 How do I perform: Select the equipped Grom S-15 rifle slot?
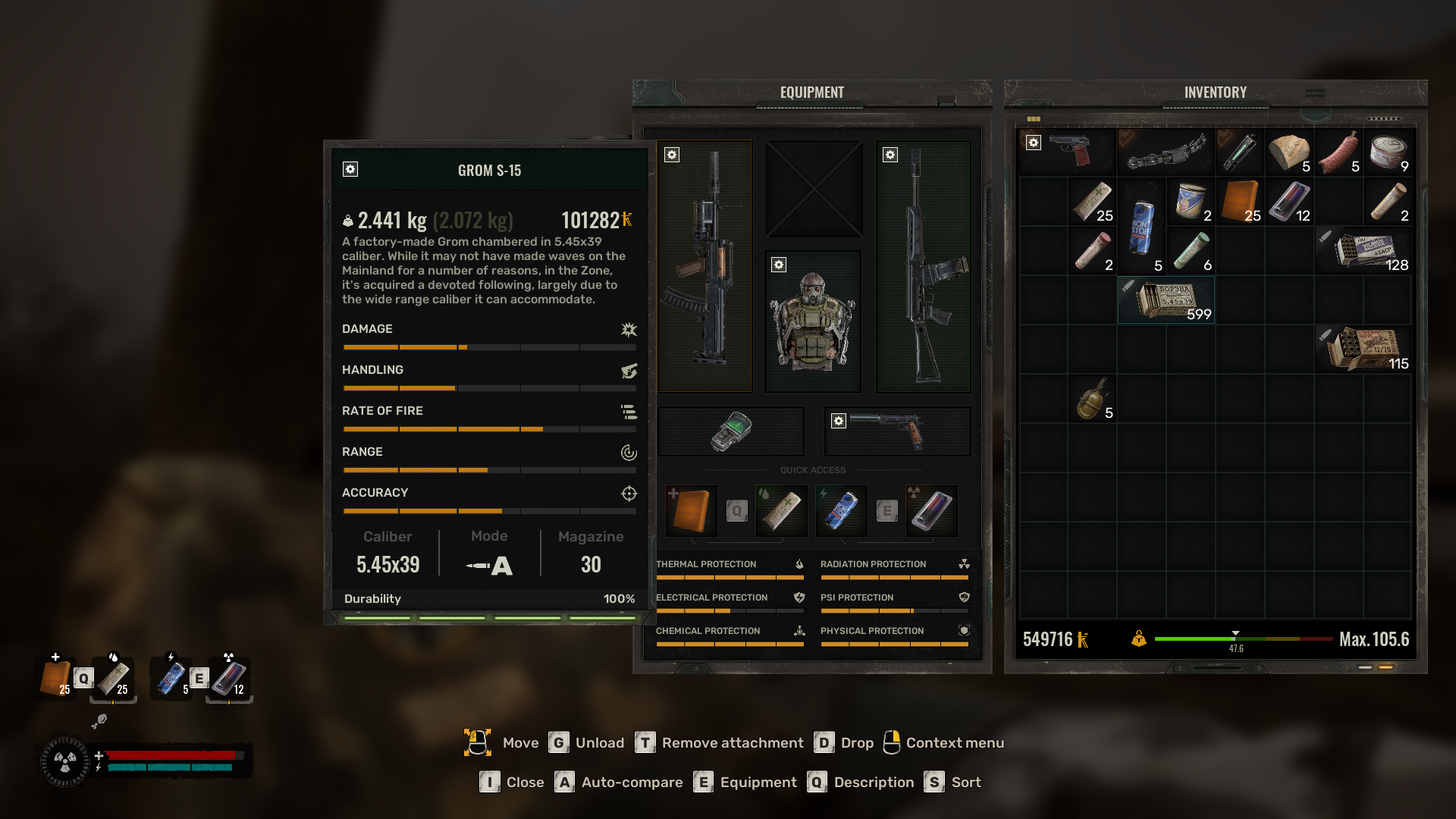click(704, 266)
